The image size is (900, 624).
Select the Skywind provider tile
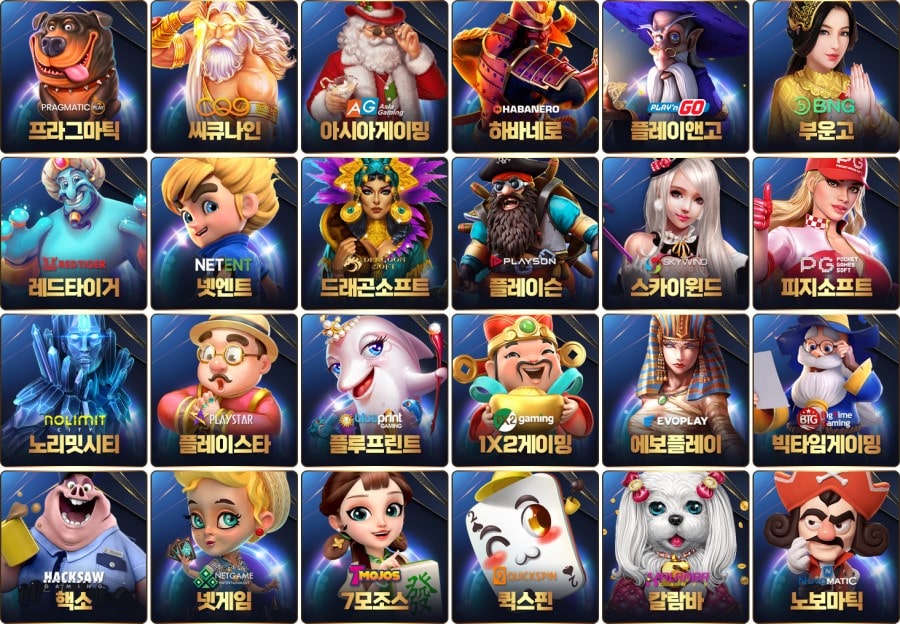tap(676, 232)
